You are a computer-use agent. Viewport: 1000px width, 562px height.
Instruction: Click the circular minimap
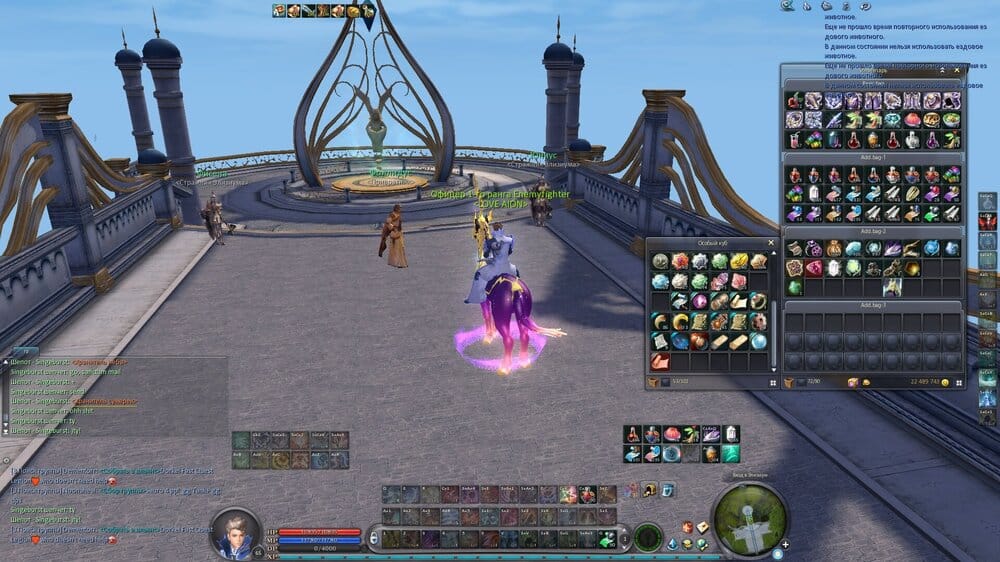click(750, 517)
